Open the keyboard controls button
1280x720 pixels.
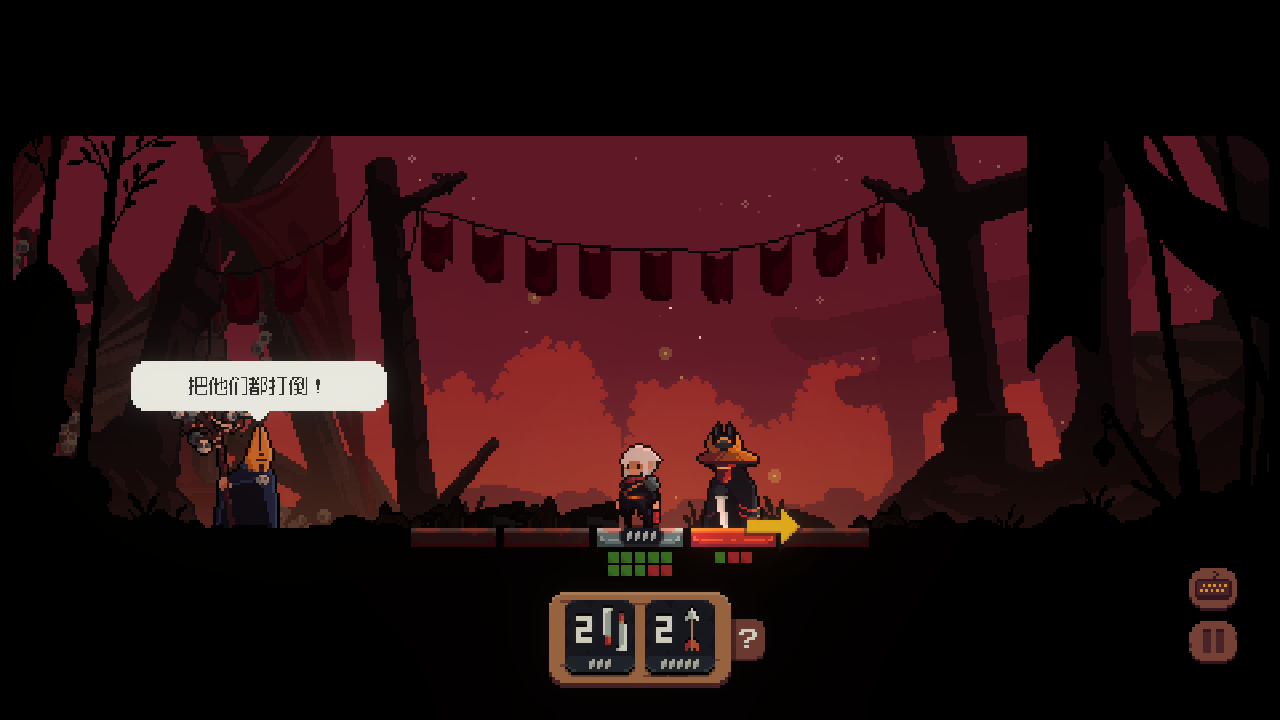pyautogui.click(x=1213, y=588)
